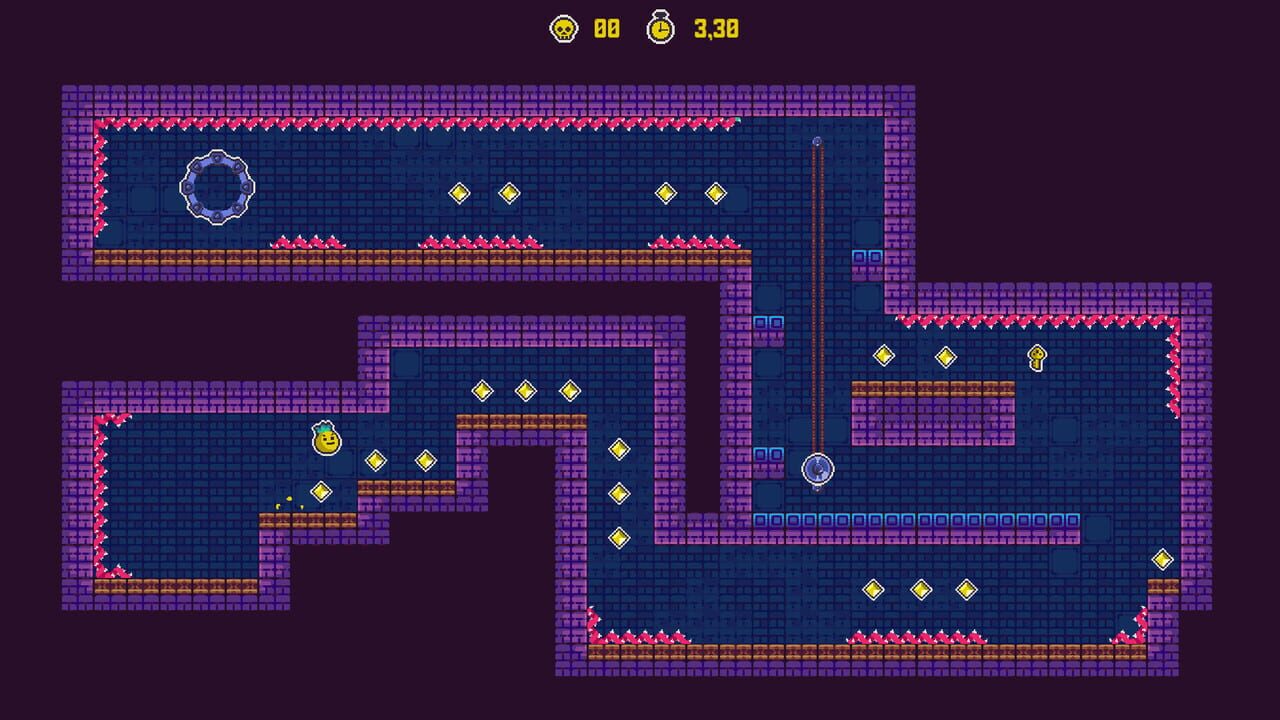
Task: Click the vertical diamond column in the middle shaft
Action: point(618,495)
